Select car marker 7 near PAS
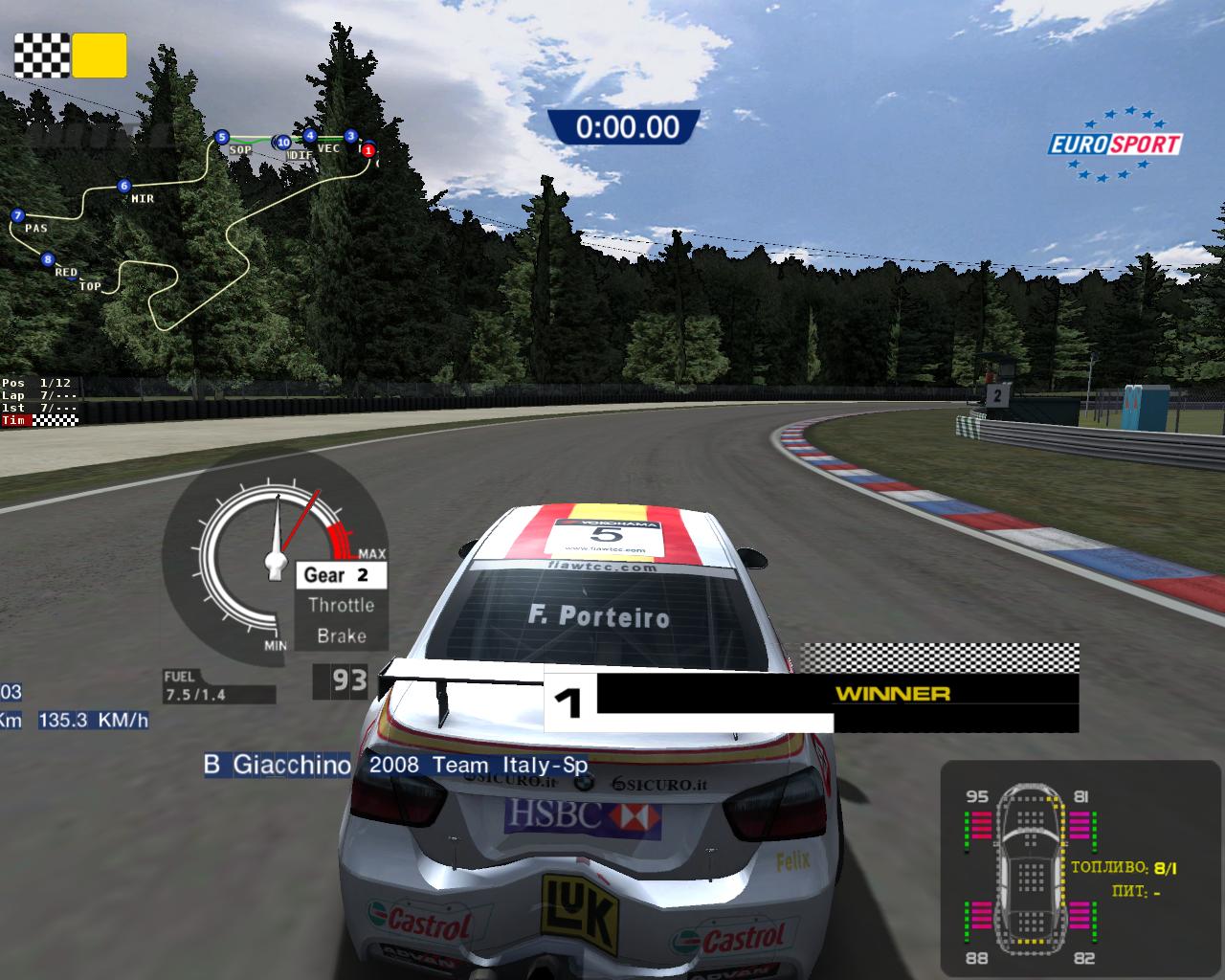The width and height of the screenshot is (1225, 980). click(x=17, y=216)
